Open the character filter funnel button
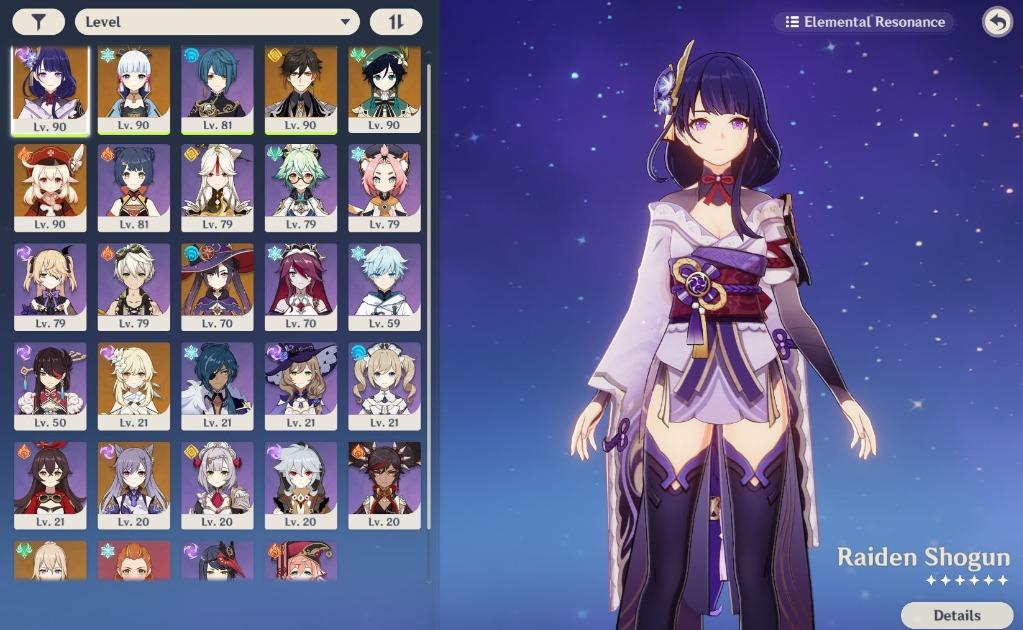Image resolution: width=1023 pixels, height=630 pixels. tap(39, 22)
